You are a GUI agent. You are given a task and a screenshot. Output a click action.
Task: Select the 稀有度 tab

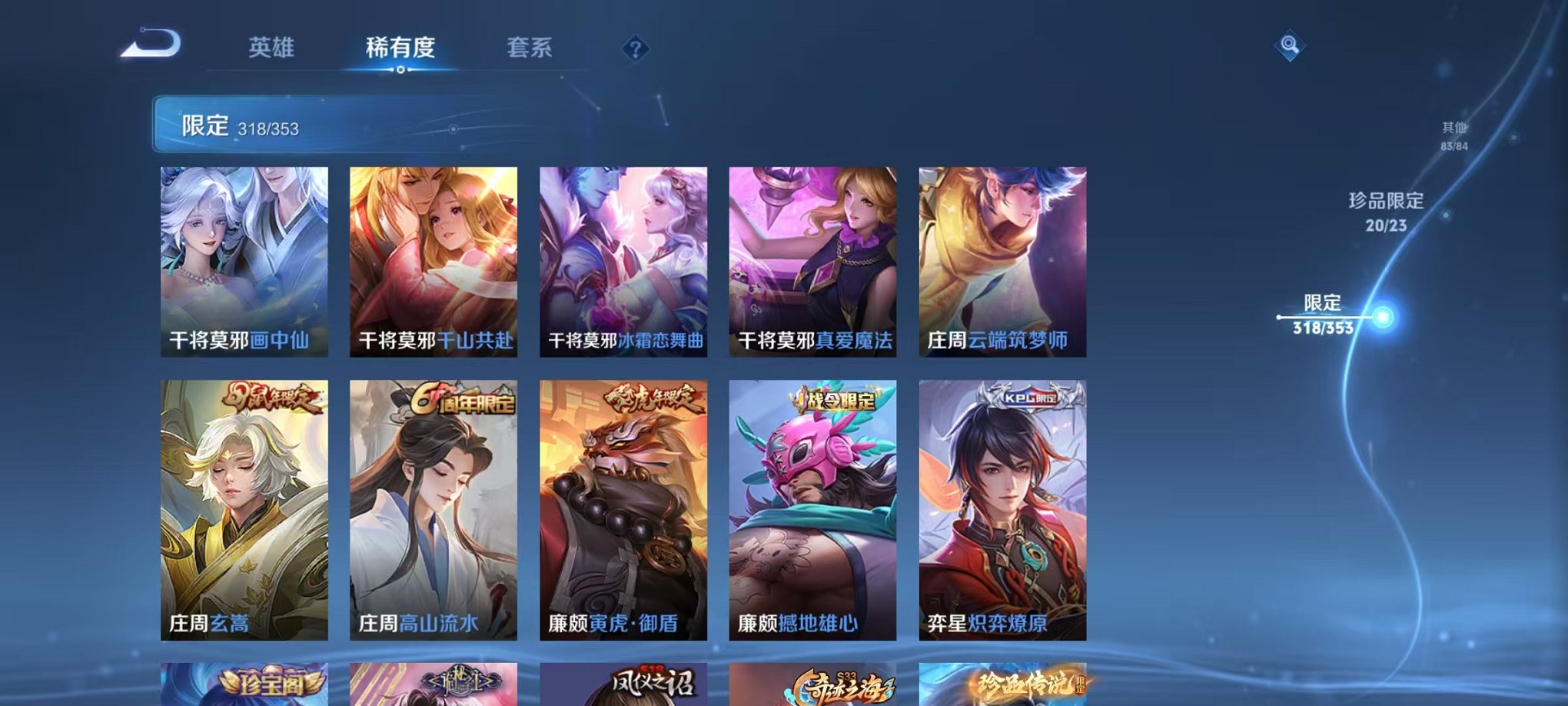pyautogui.click(x=400, y=48)
